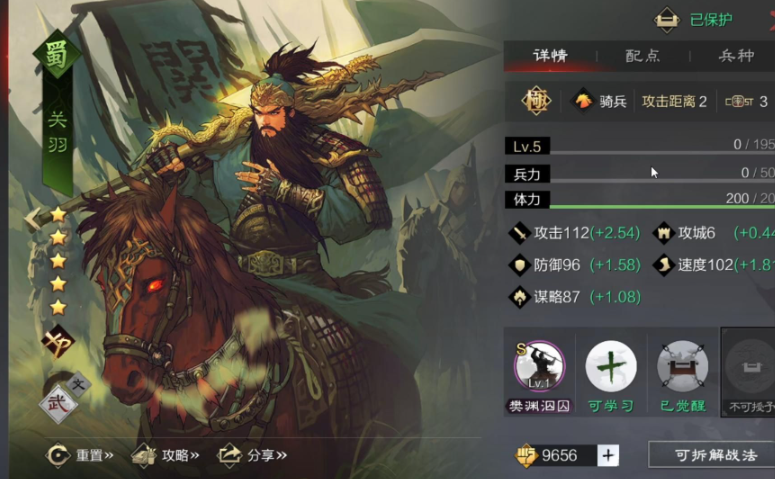Screen dimensions: 775x479
Task: Add more gold with the plus button
Action: [608, 455]
